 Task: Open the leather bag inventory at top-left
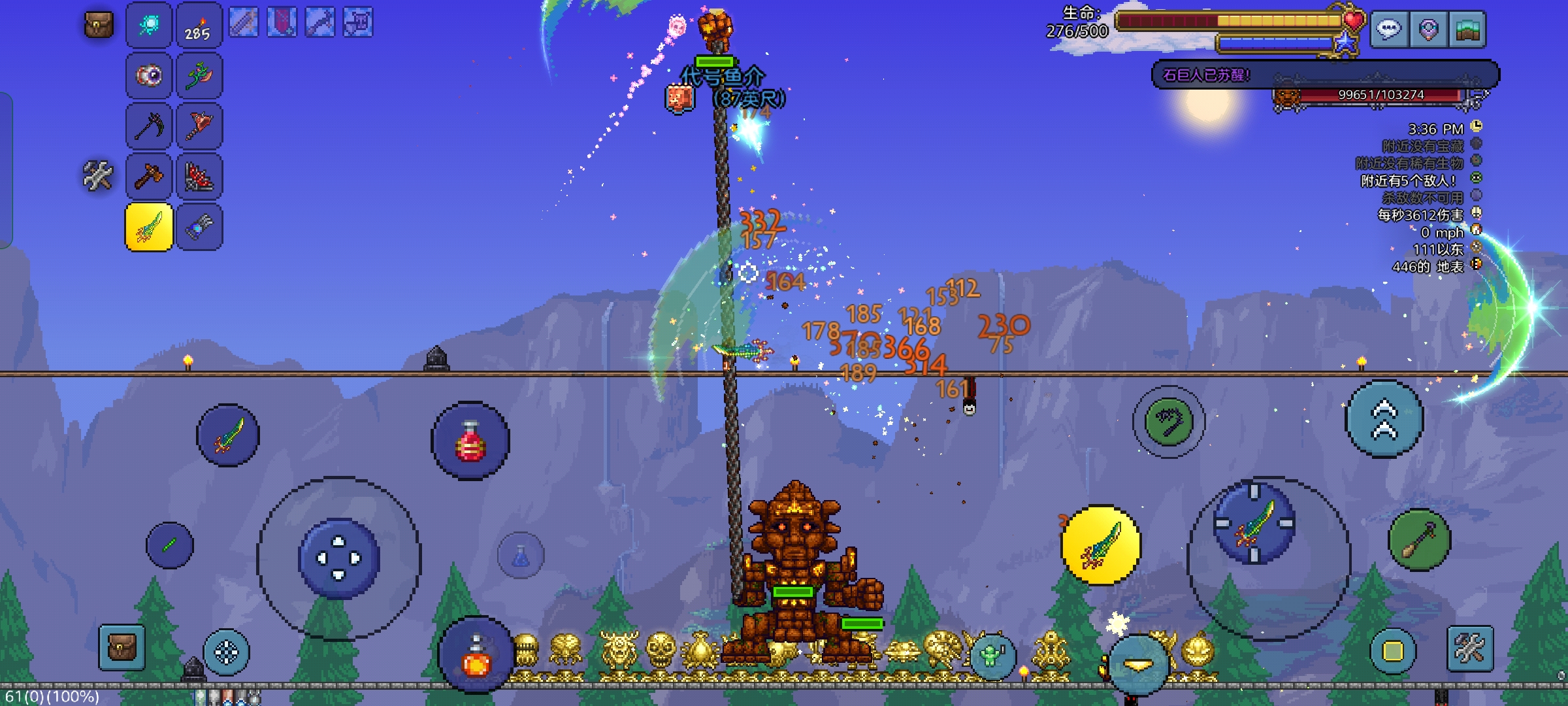click(x=99, y=25)
